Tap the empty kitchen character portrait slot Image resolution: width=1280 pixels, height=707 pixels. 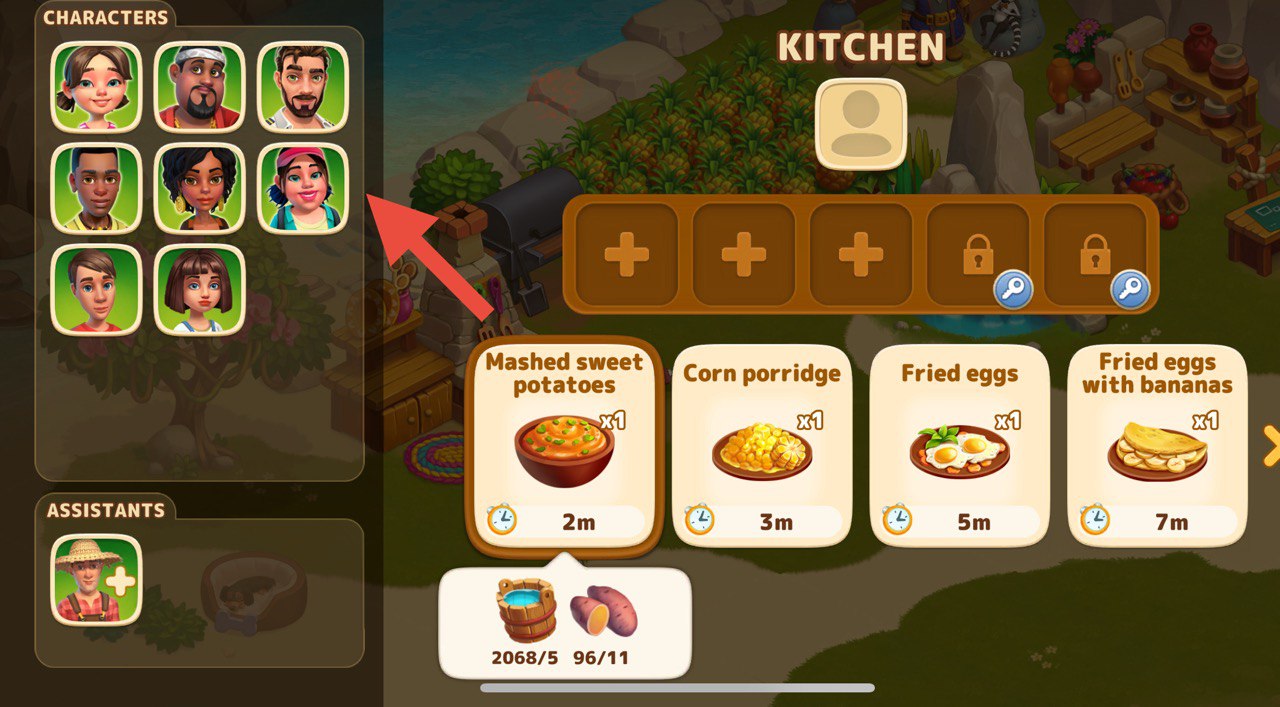pos(861,124)
